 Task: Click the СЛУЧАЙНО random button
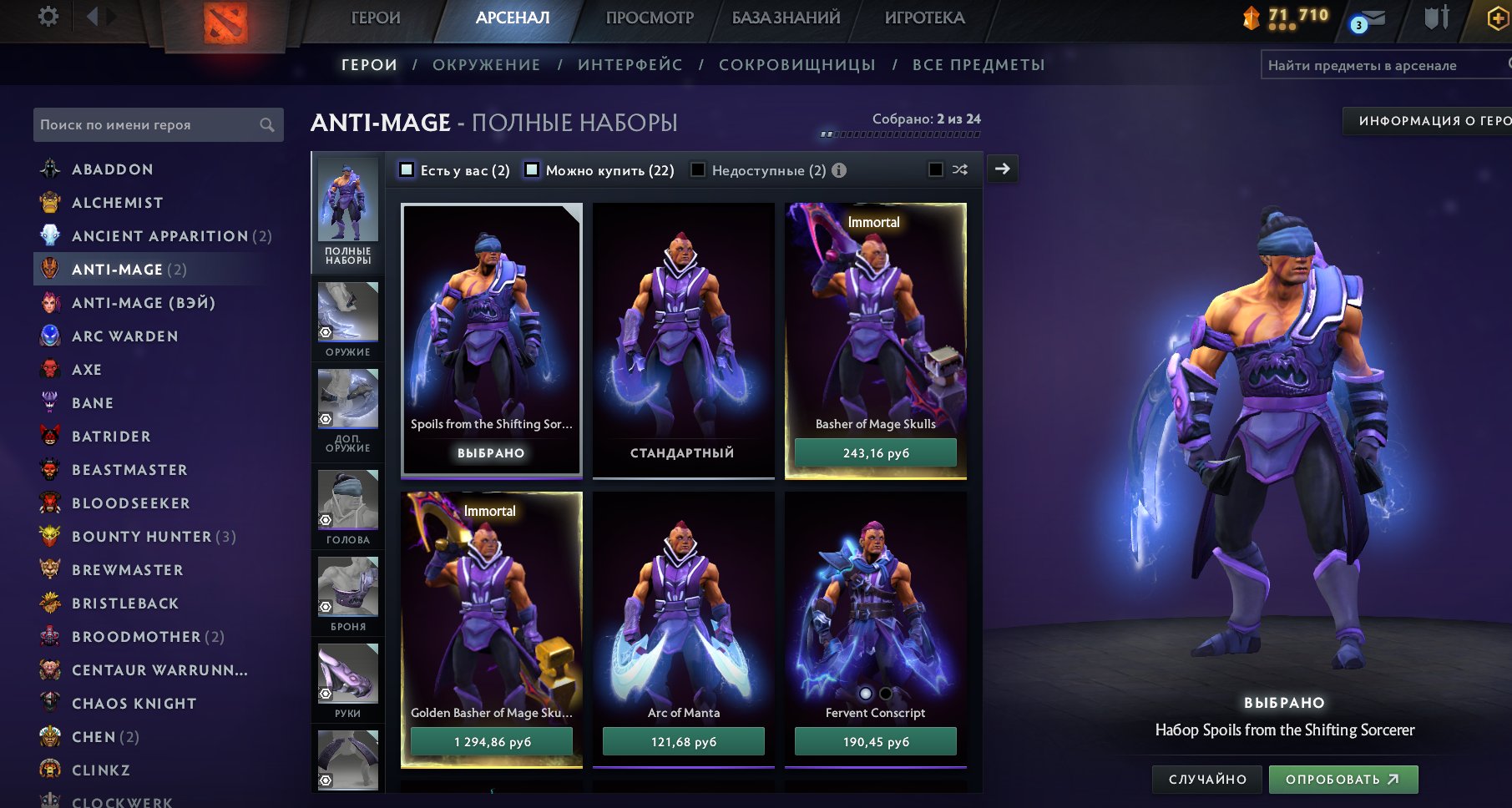[x=1207, y=780]
